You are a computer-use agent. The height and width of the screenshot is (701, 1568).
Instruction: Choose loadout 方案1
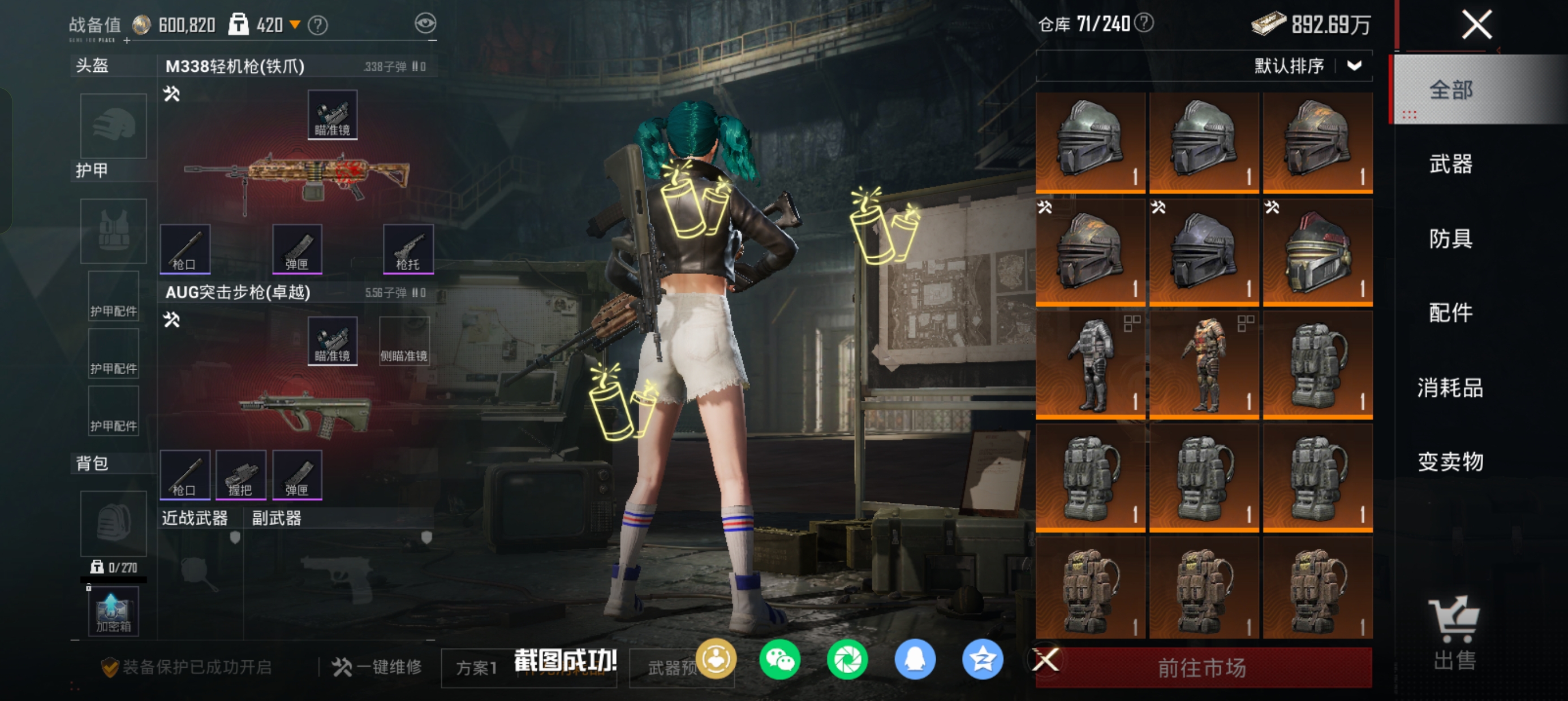pyautogui.click(x=477, y=668)
